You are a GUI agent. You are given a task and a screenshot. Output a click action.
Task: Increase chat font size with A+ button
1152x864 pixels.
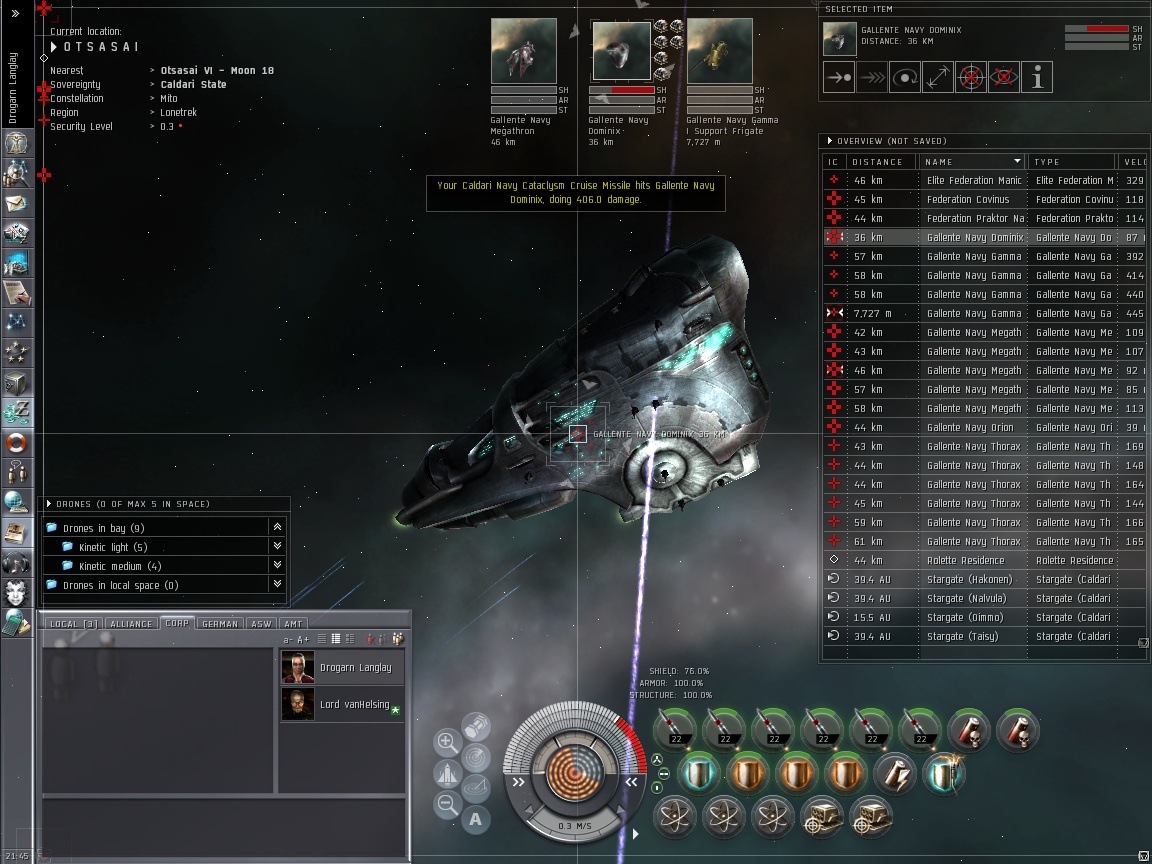point(304,639)
